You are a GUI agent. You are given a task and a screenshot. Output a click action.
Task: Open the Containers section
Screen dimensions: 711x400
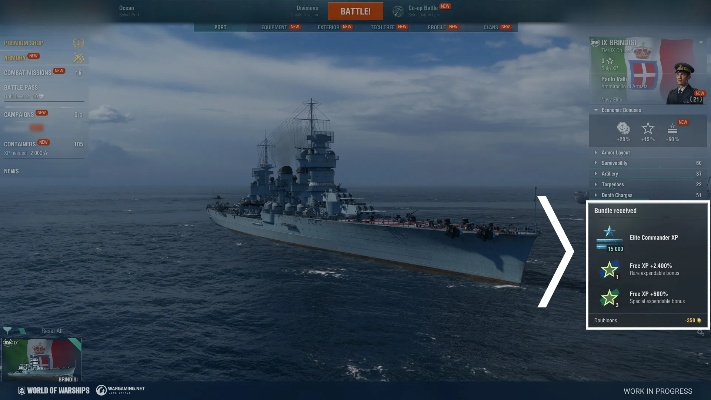24,143
